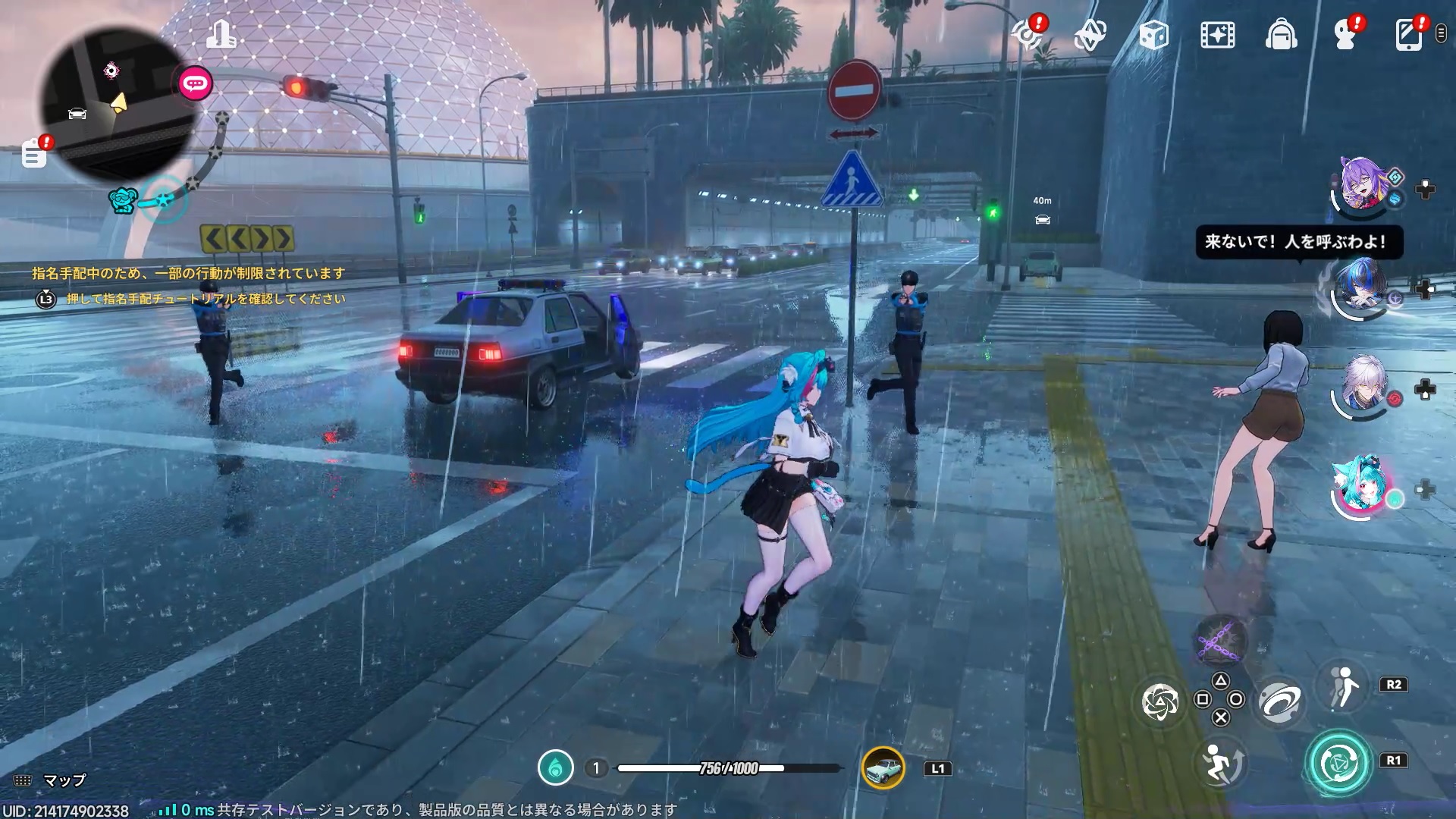Open the phone menu icon
Viewport: 1456px width, 819px height.
(1408, 35)
